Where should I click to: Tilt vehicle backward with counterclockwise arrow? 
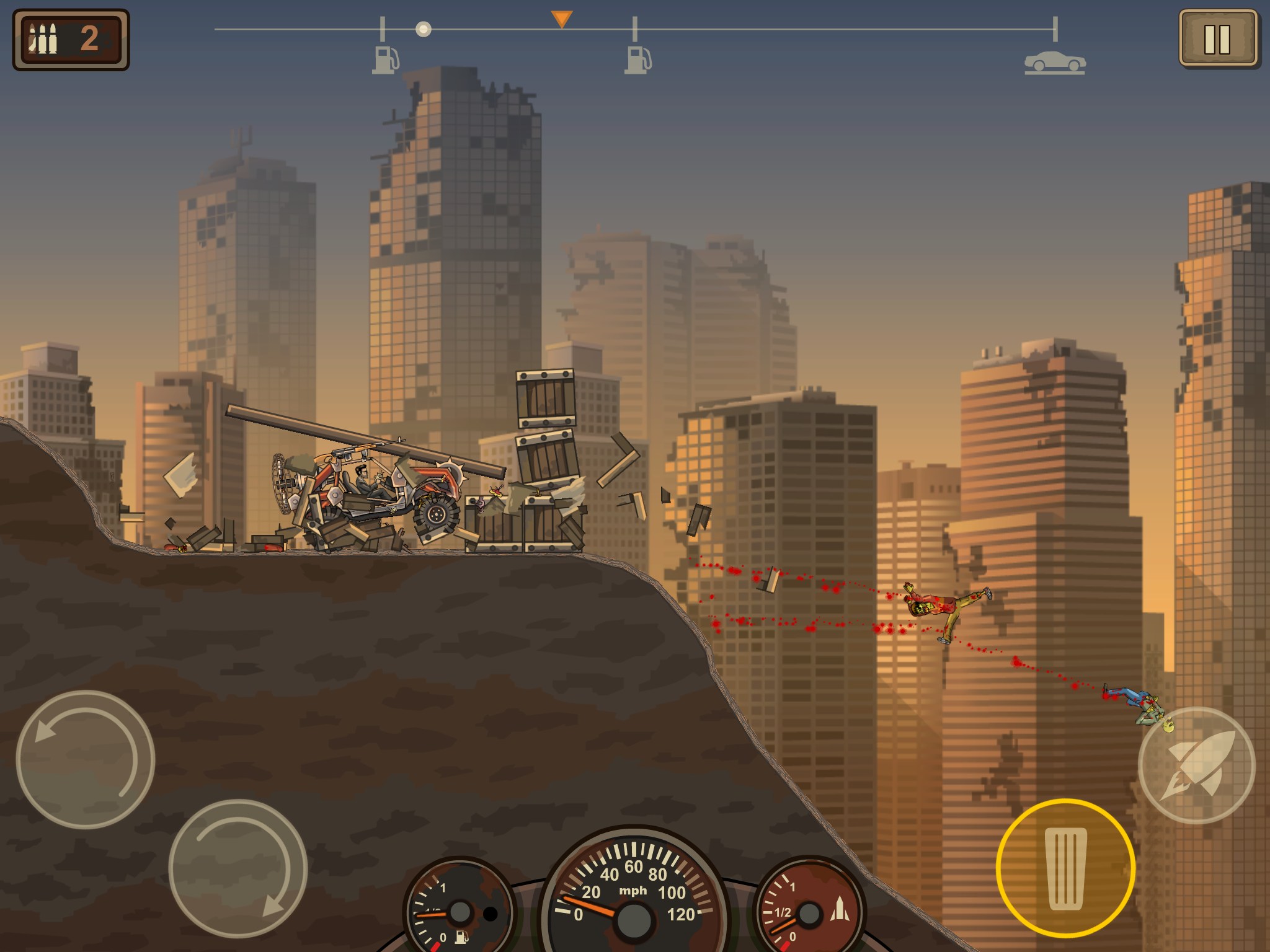[x=85, y=759]
